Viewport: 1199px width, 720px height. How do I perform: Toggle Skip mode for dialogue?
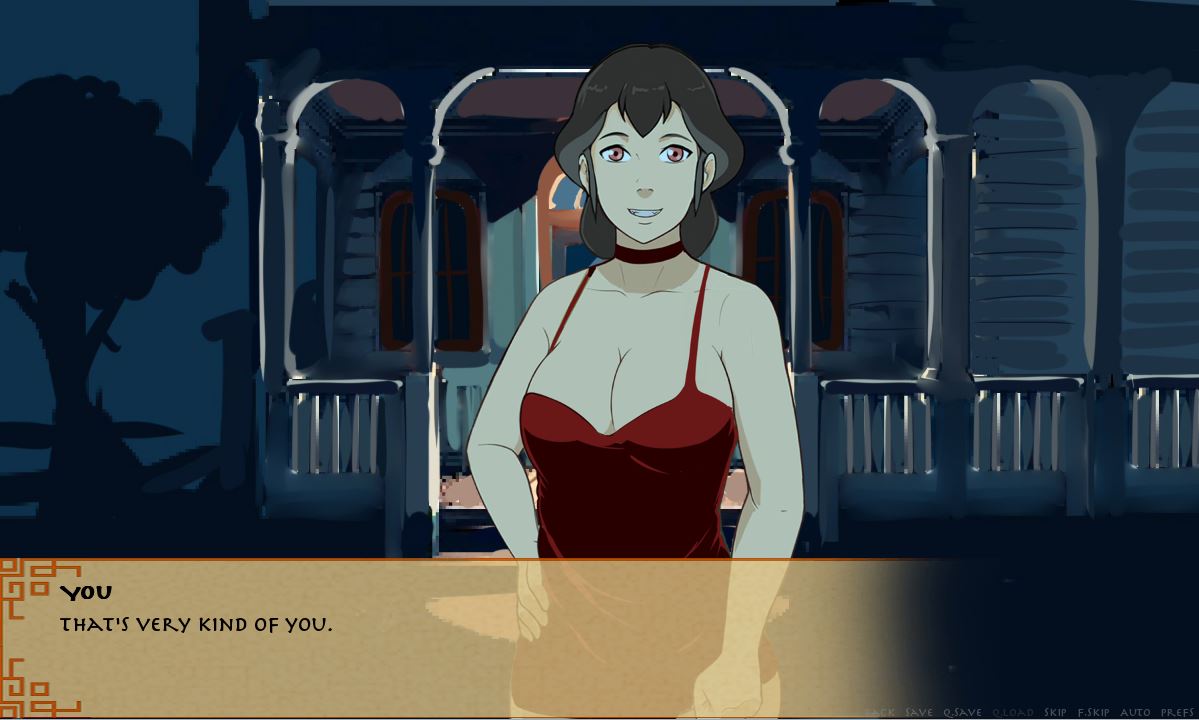coord(1055,712)
